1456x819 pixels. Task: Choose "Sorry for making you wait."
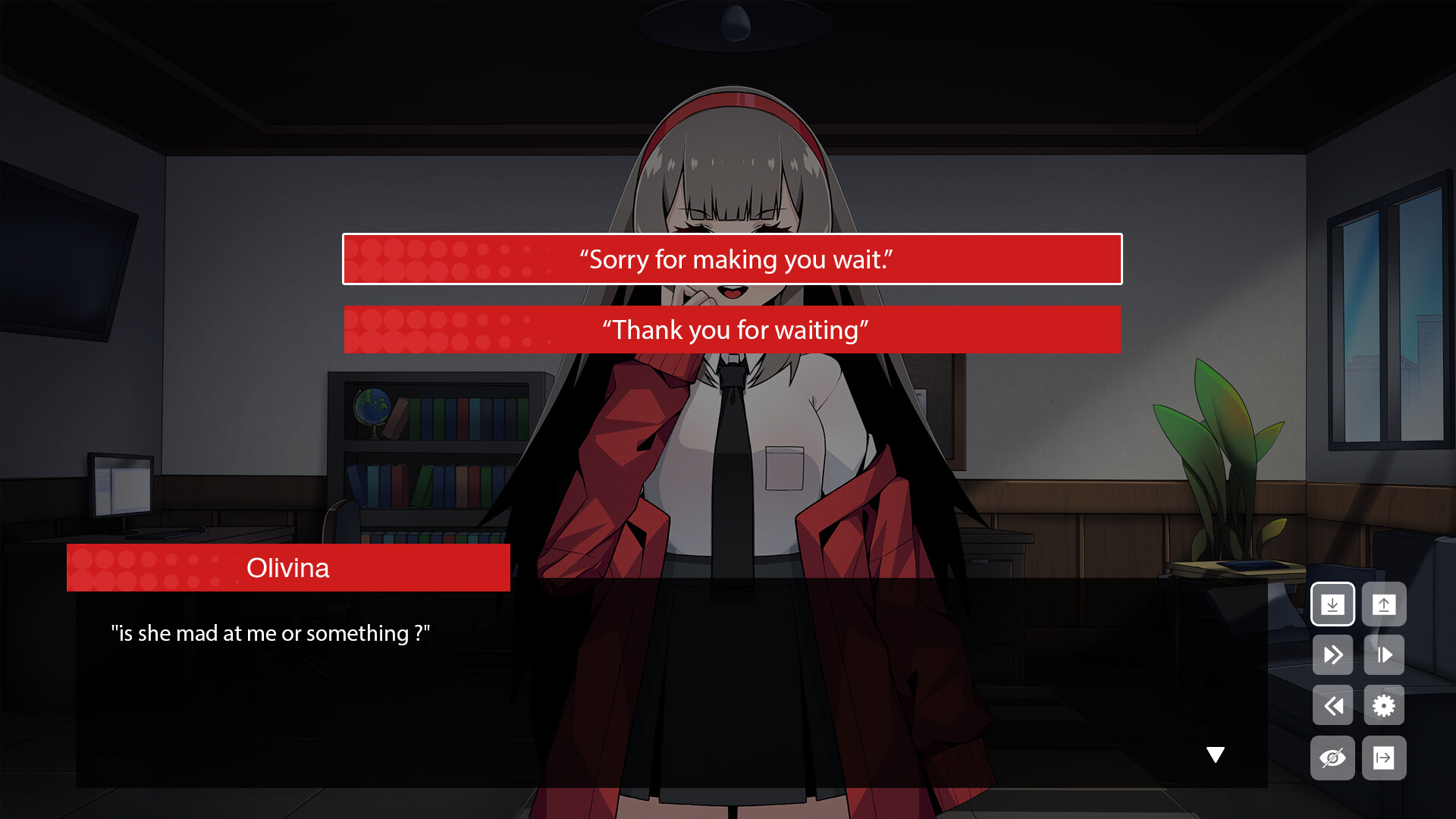(x=733, y=259)
